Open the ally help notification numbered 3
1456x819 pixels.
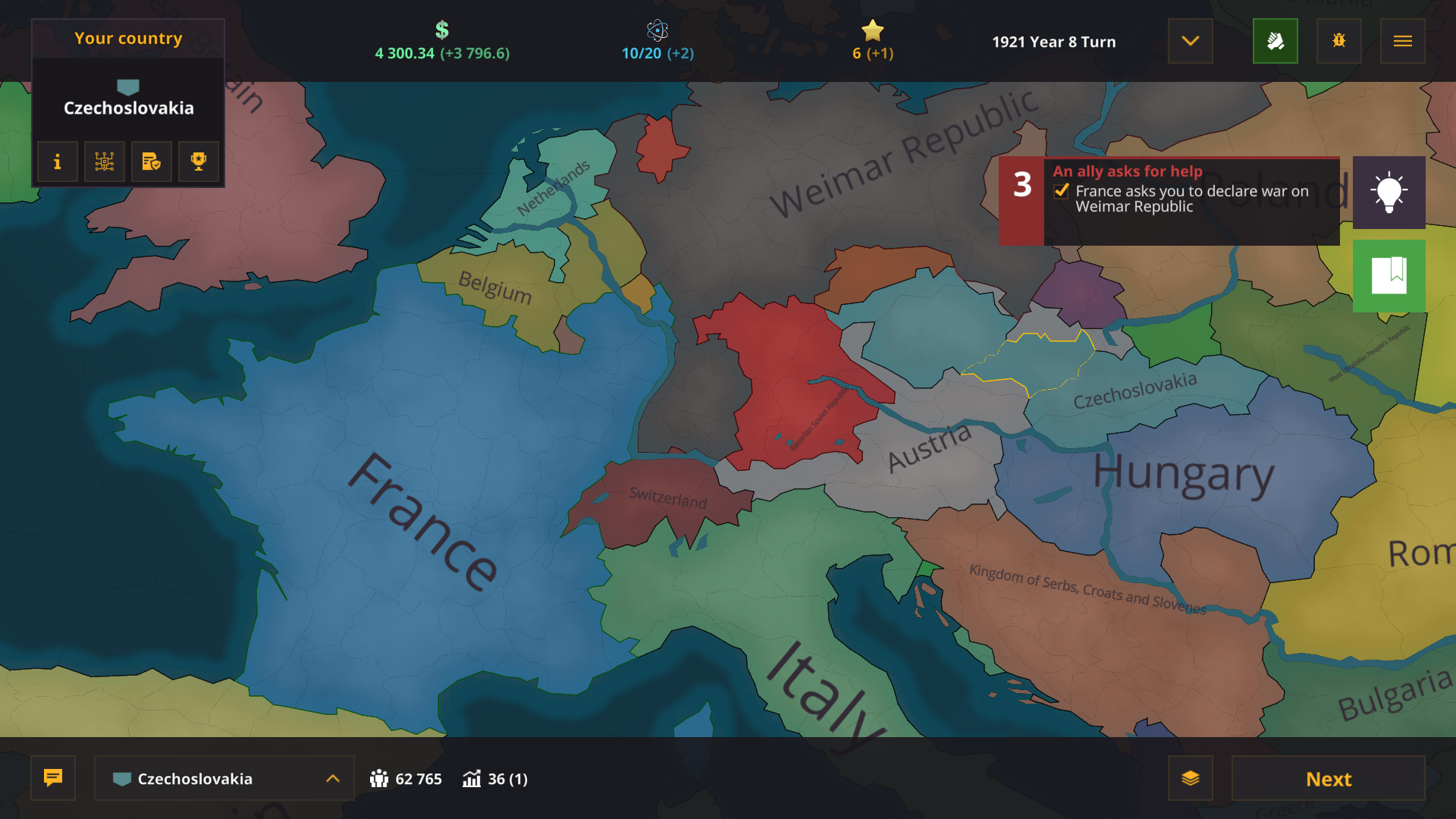coord(1022,184)
